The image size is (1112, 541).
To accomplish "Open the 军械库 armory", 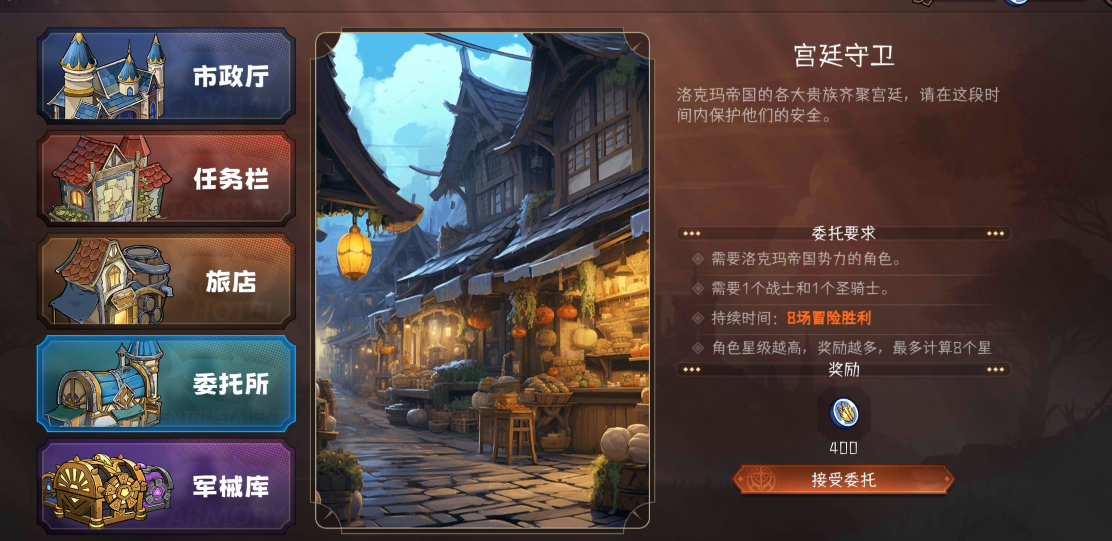I will pyautogui.click(x=166, y=486).
